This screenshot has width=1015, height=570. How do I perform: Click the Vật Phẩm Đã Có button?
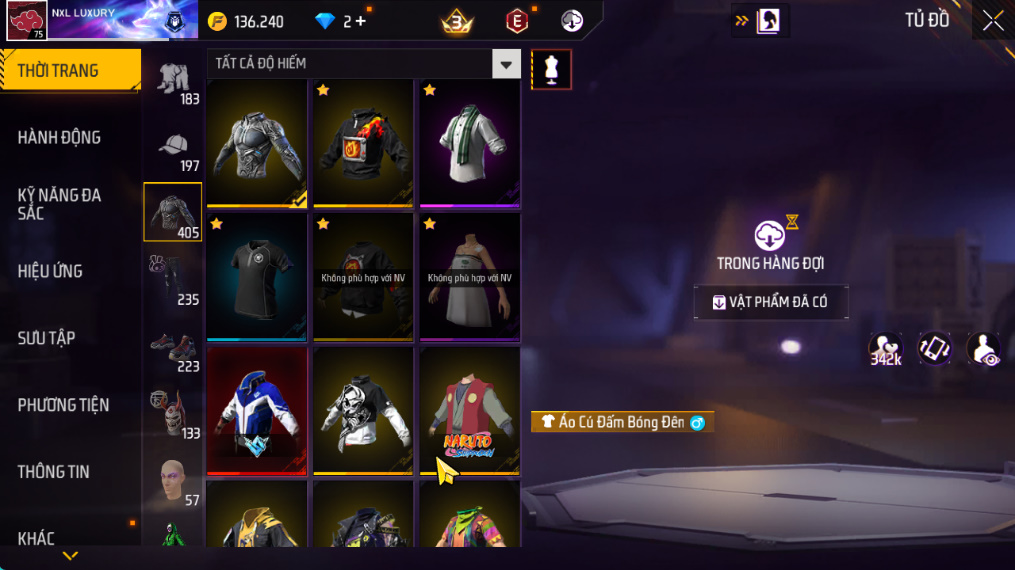tap(771, 302)
